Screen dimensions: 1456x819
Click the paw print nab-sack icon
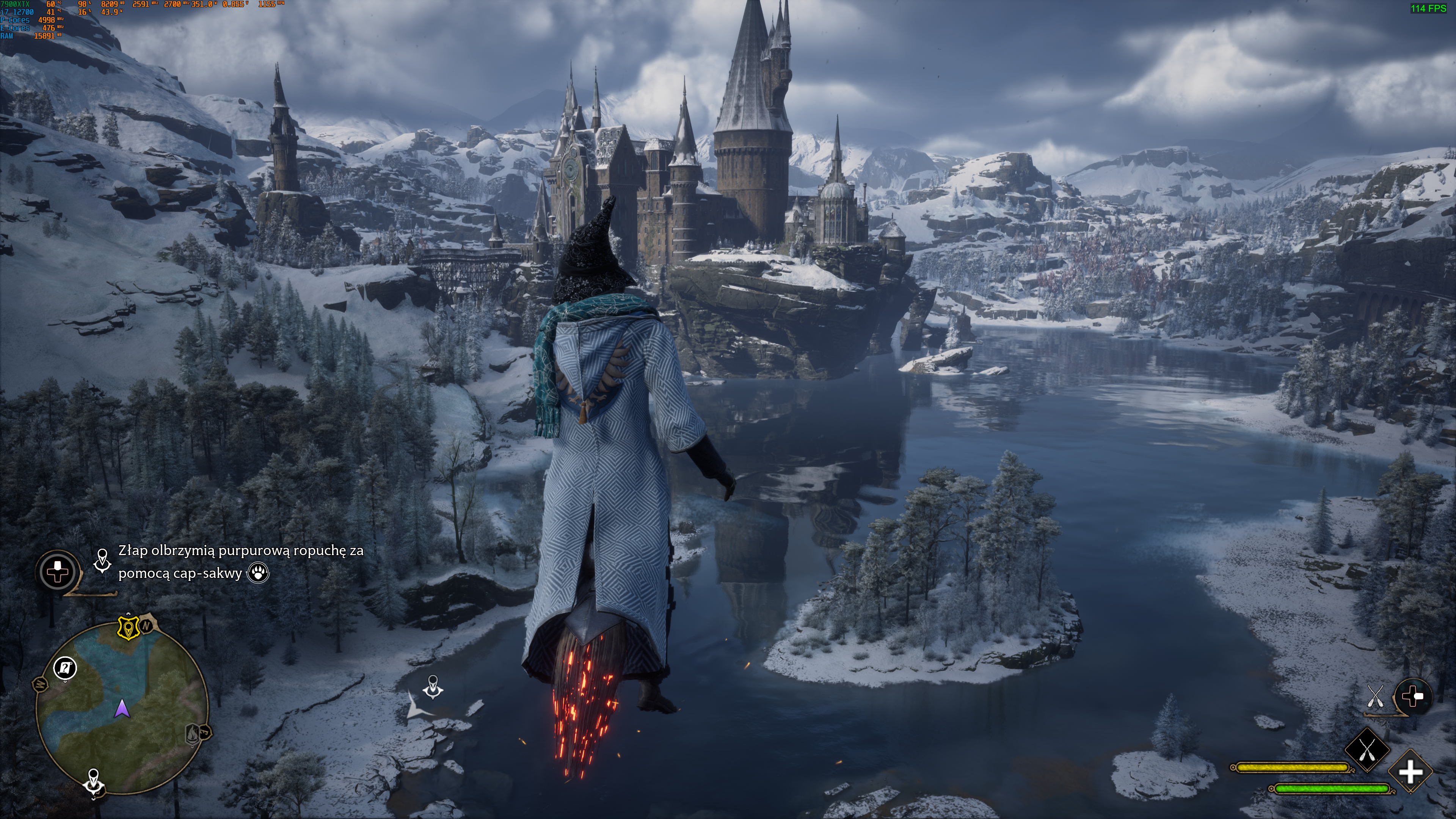pos(259,573)
